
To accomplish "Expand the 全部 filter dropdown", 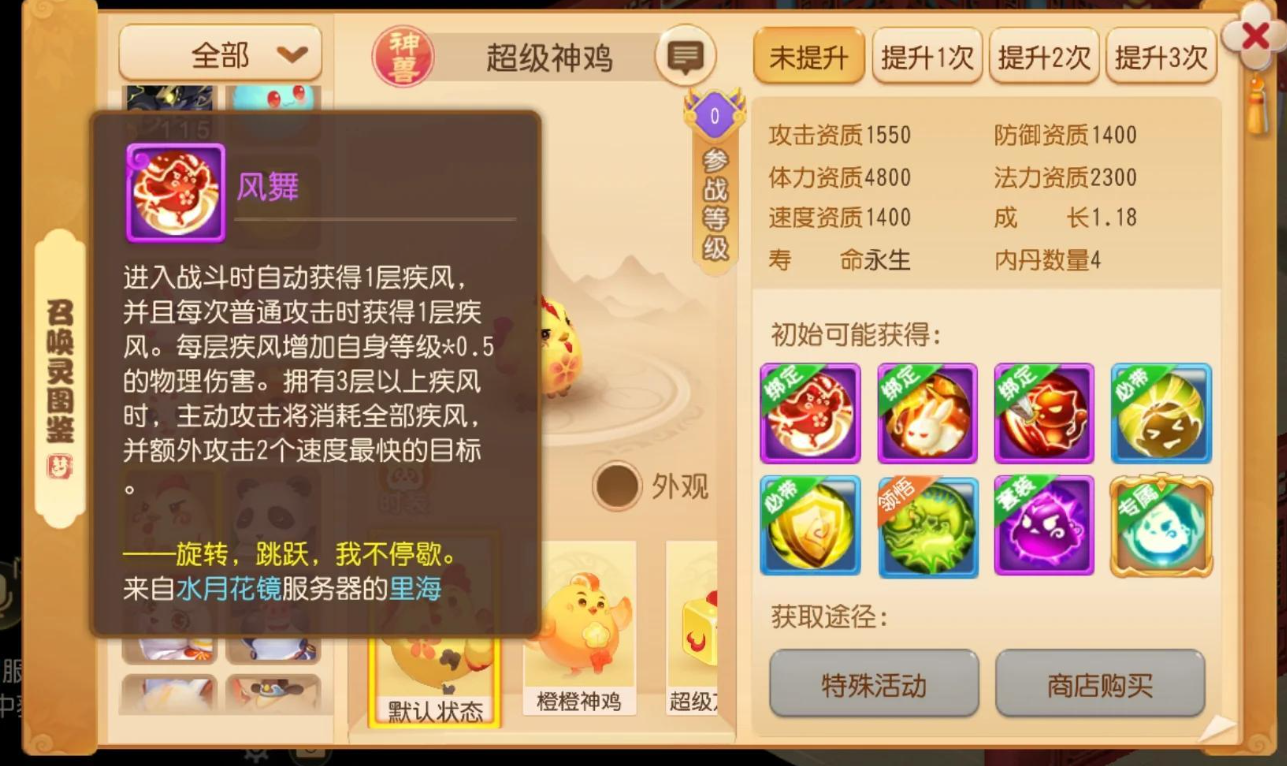I will (x=219, y=54).
